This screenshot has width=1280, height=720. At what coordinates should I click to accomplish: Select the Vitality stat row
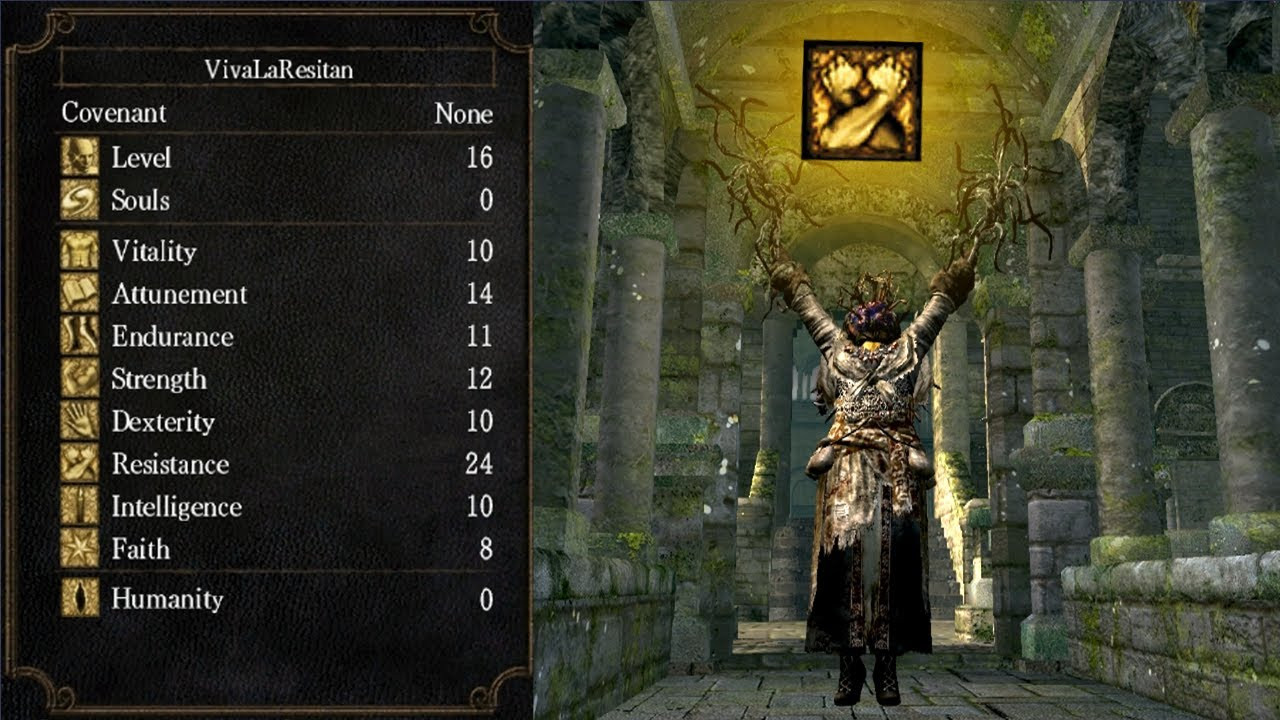tap(277, 251)
